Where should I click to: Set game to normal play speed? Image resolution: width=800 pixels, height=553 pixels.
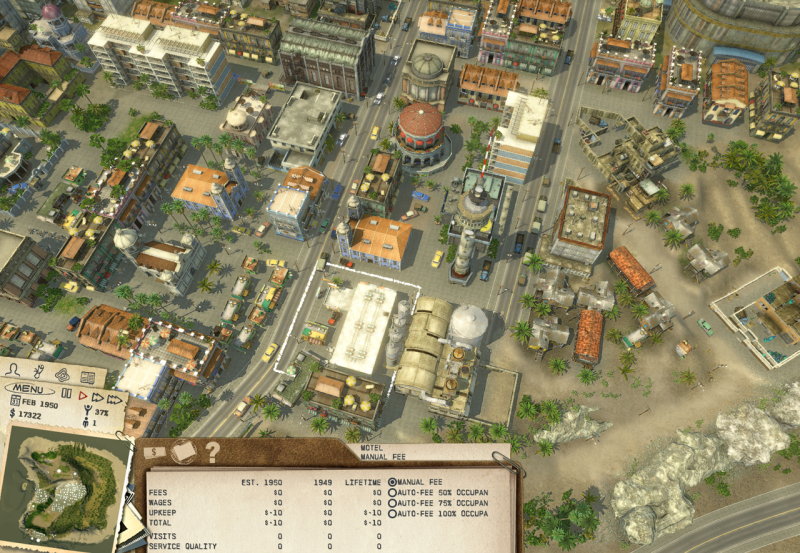click(82, 395)
